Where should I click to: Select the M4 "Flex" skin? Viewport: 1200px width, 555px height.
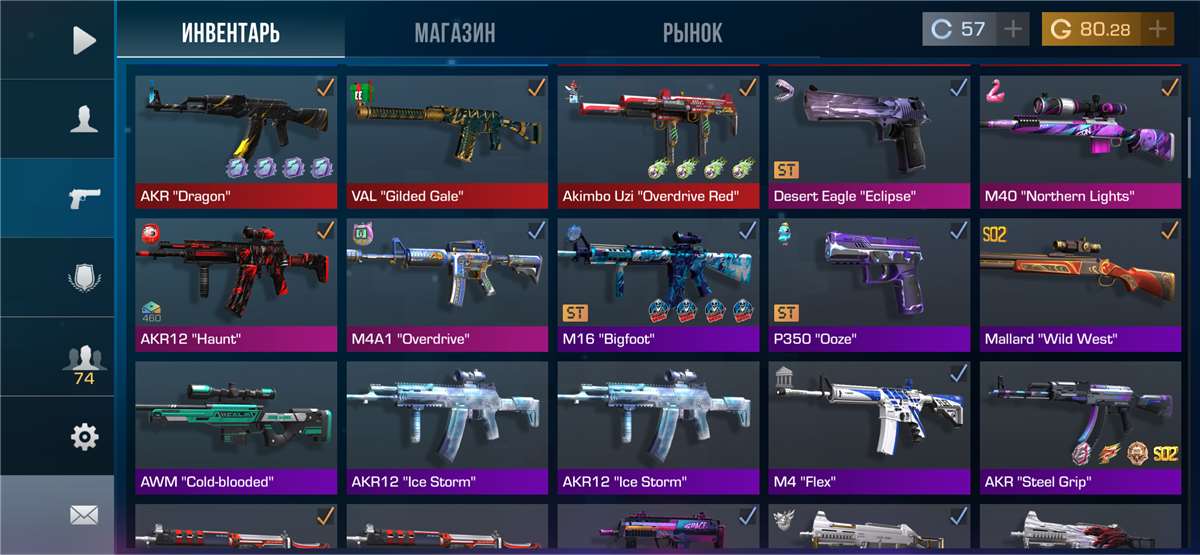pos(869,426)
